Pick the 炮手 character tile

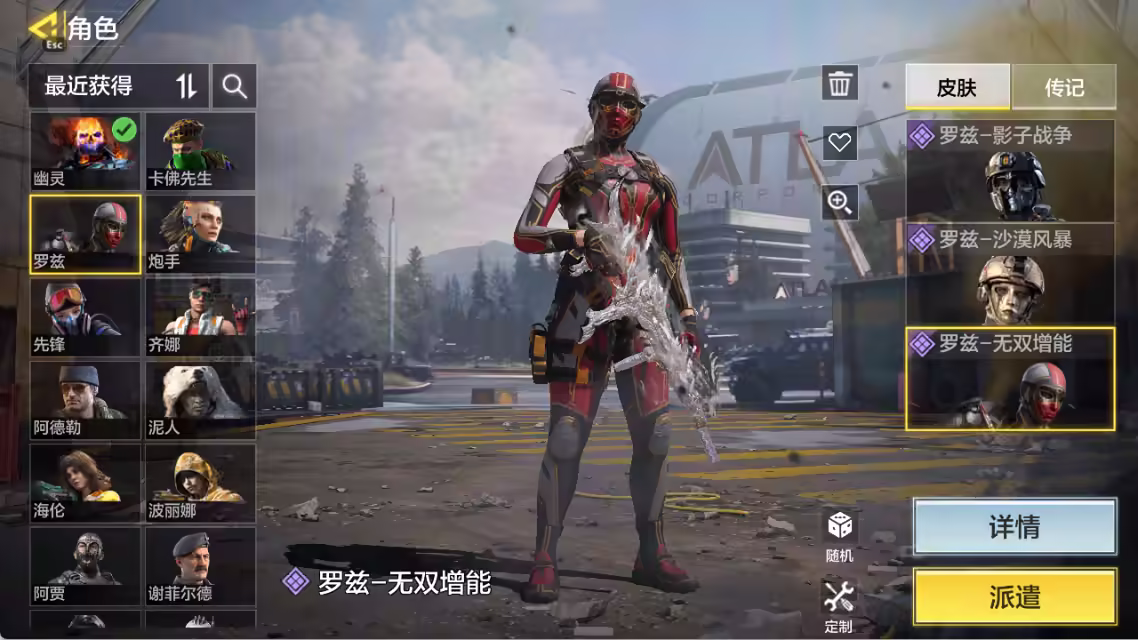click(200, 234)
